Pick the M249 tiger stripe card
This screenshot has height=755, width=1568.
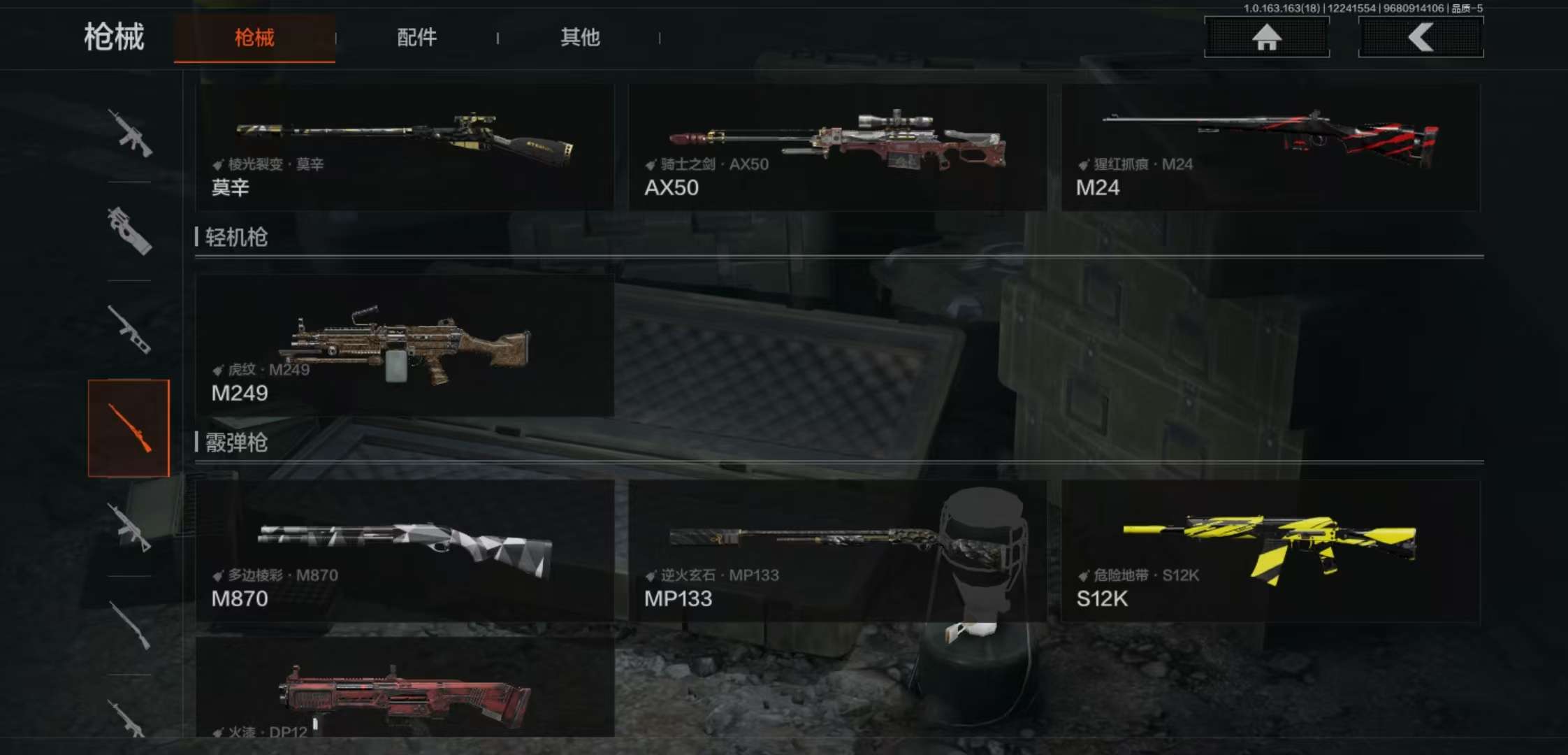tap(405, 346)
